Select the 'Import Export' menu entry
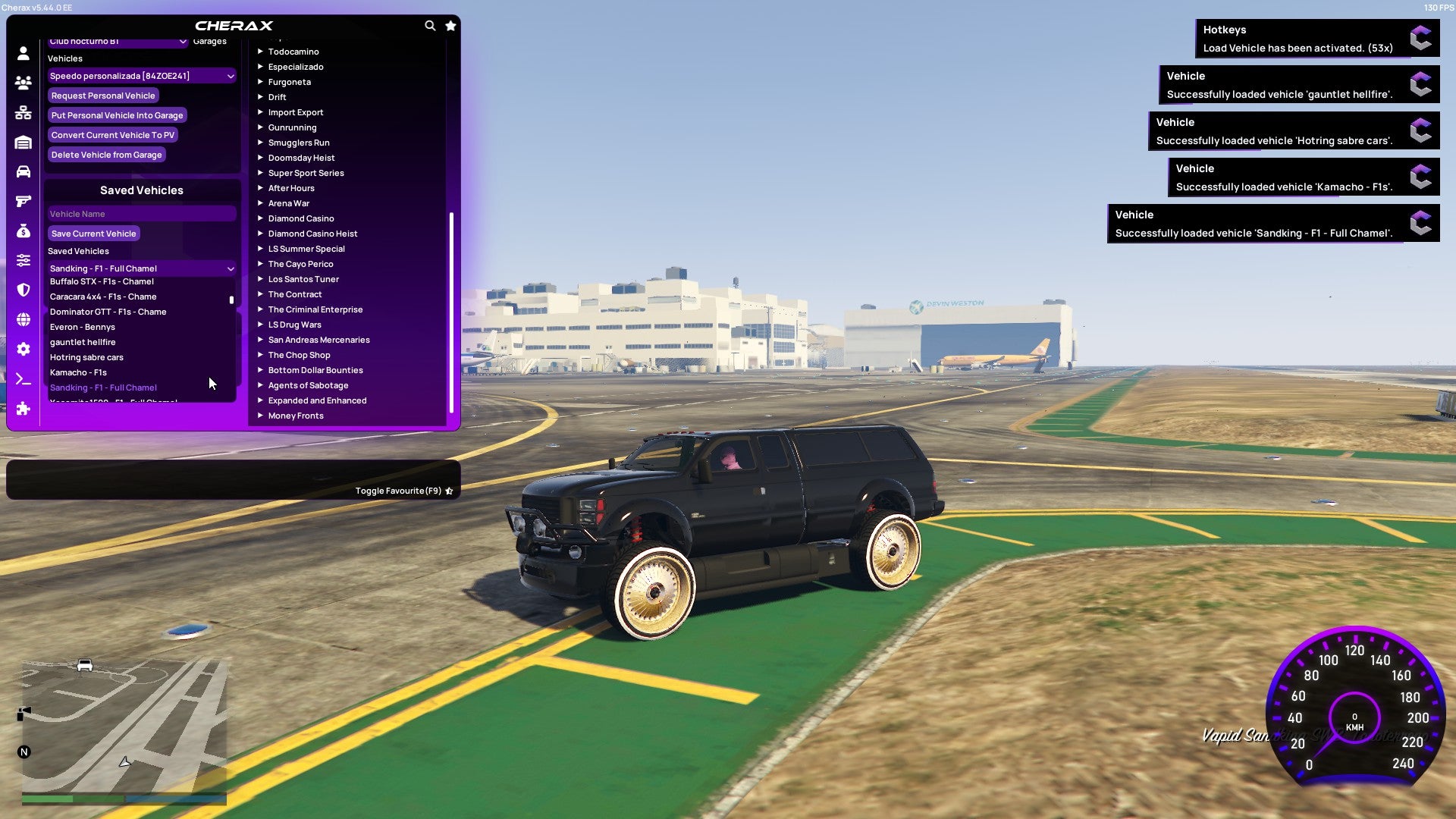The image size is (1456, 819). coord(296,111)
